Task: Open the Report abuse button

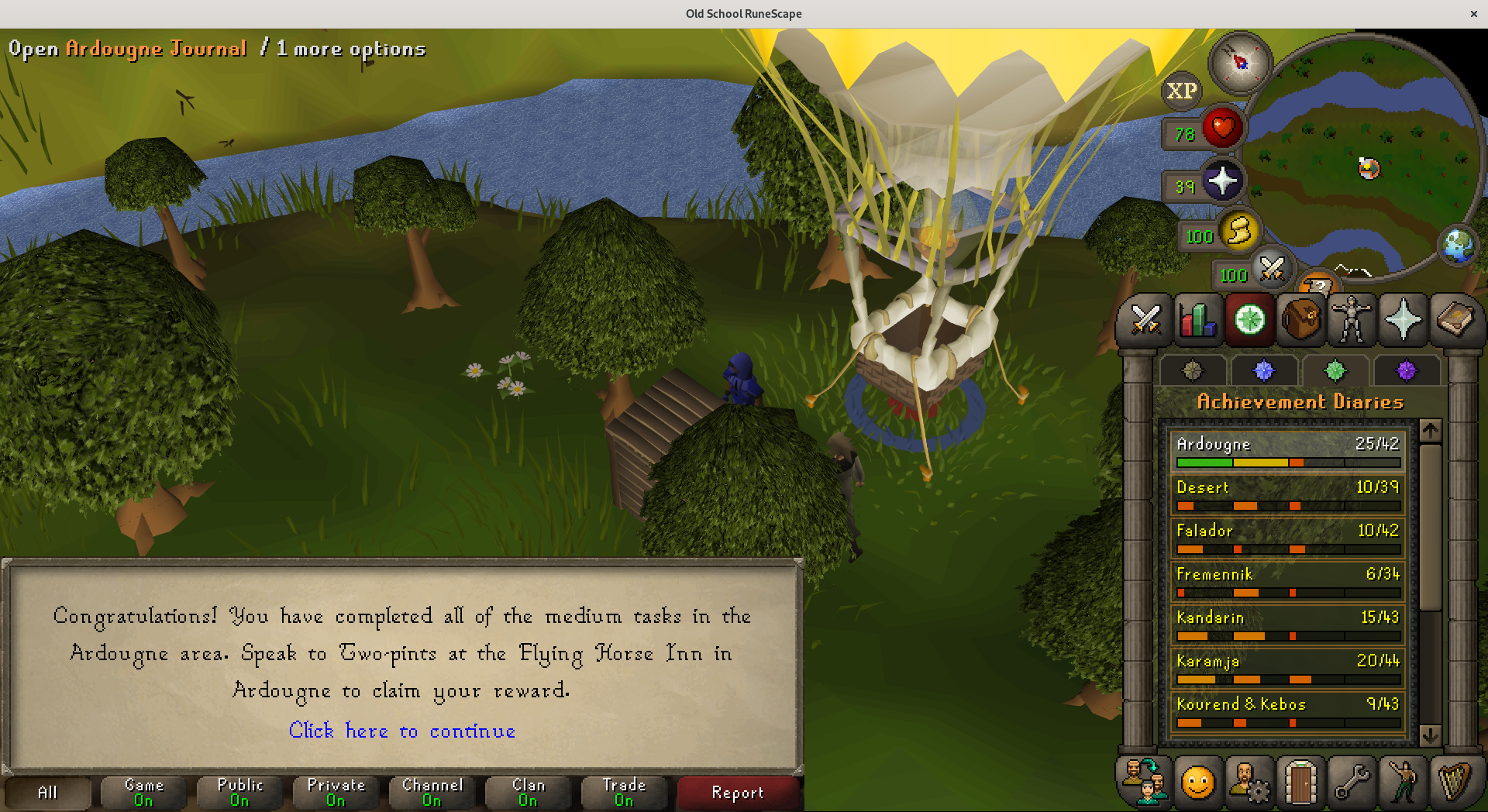Action: [738, 793]
